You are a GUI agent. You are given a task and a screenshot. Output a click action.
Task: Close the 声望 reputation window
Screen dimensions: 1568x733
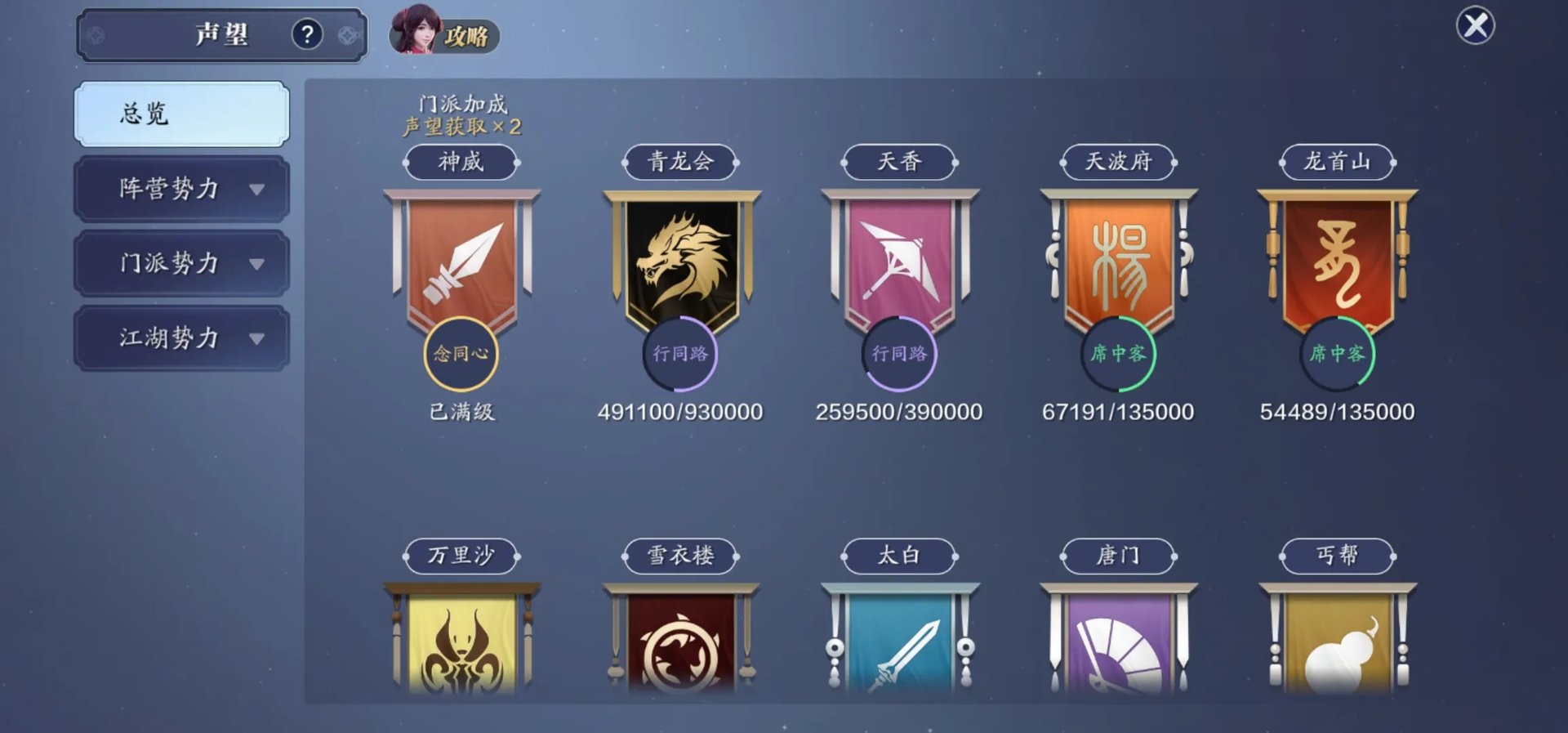coord(1475,25)
